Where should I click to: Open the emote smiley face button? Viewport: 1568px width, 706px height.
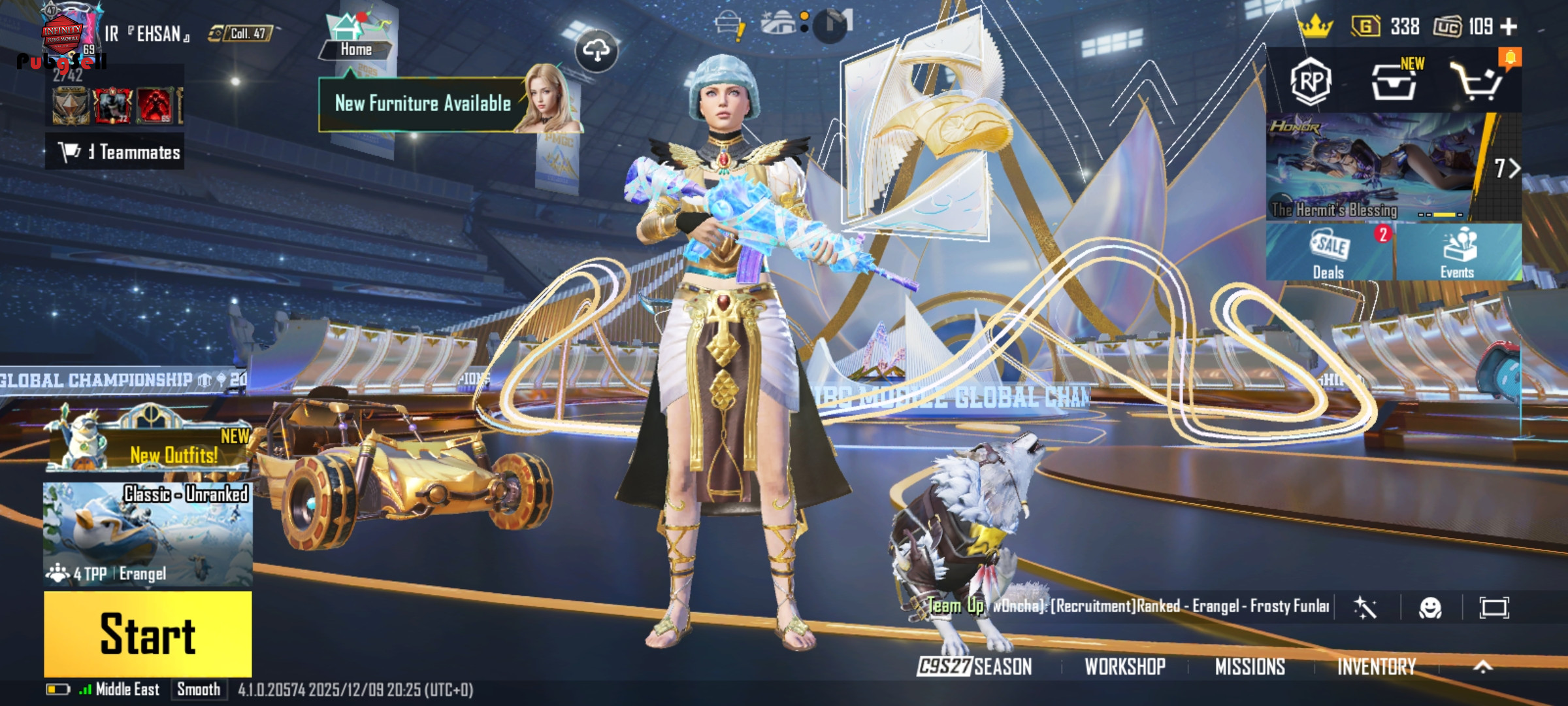[1430, 608]
